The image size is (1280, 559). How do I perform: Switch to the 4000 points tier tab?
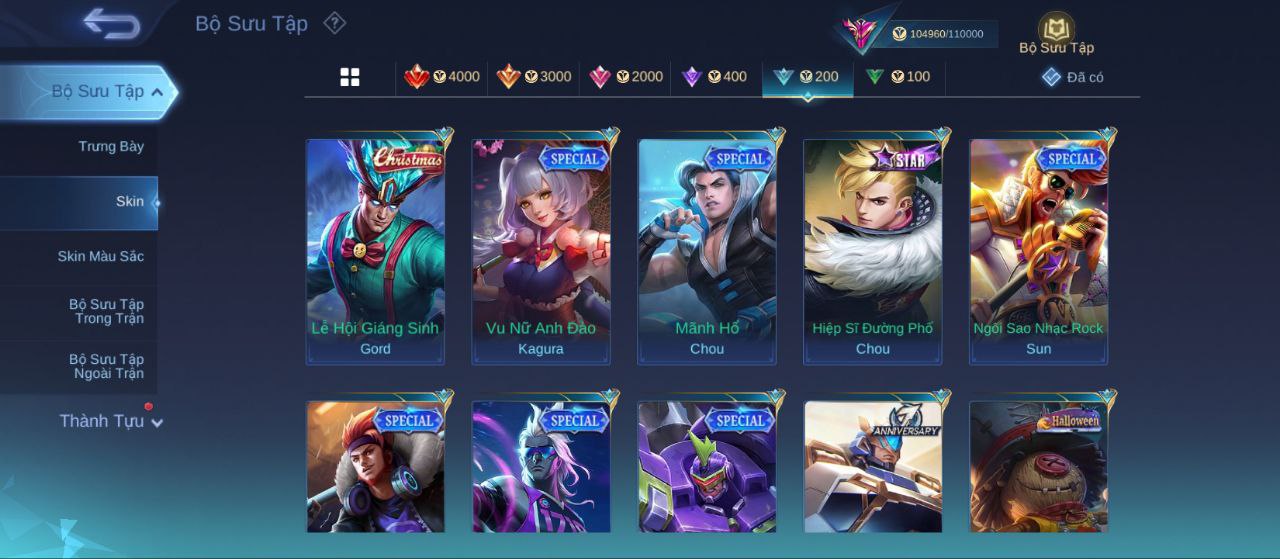pos(442,77)
